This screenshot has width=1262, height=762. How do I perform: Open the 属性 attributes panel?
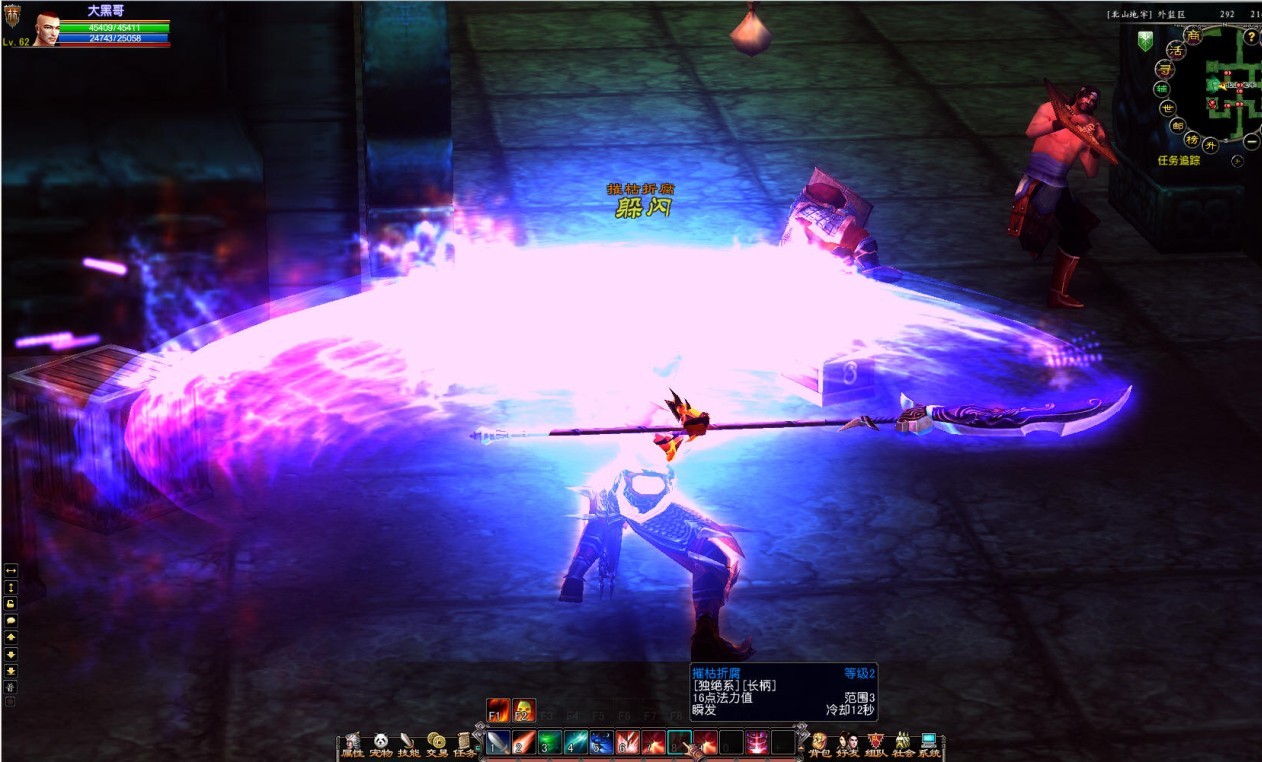pos(352,744)
